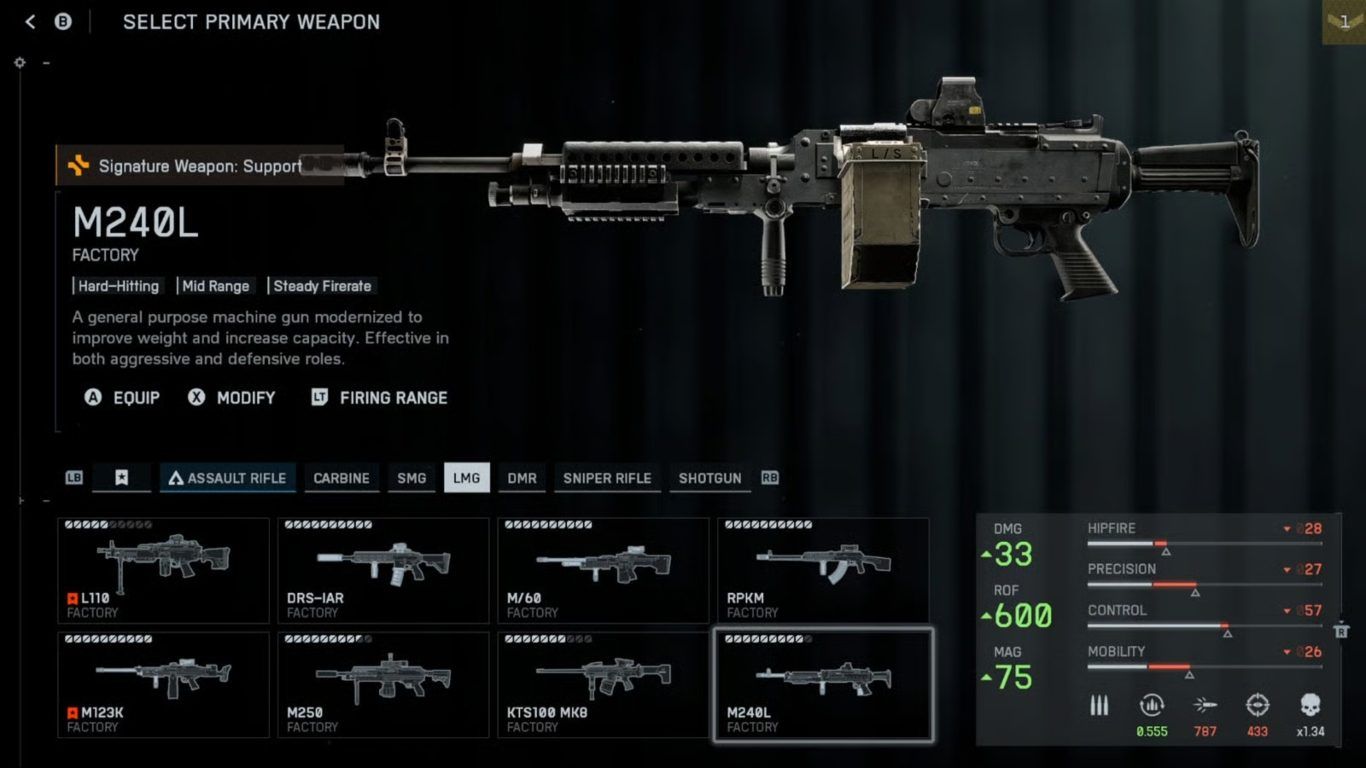This screenshot has height=768, width=1366.
Task: Open the SMG category tab
Action: (411, 478)
